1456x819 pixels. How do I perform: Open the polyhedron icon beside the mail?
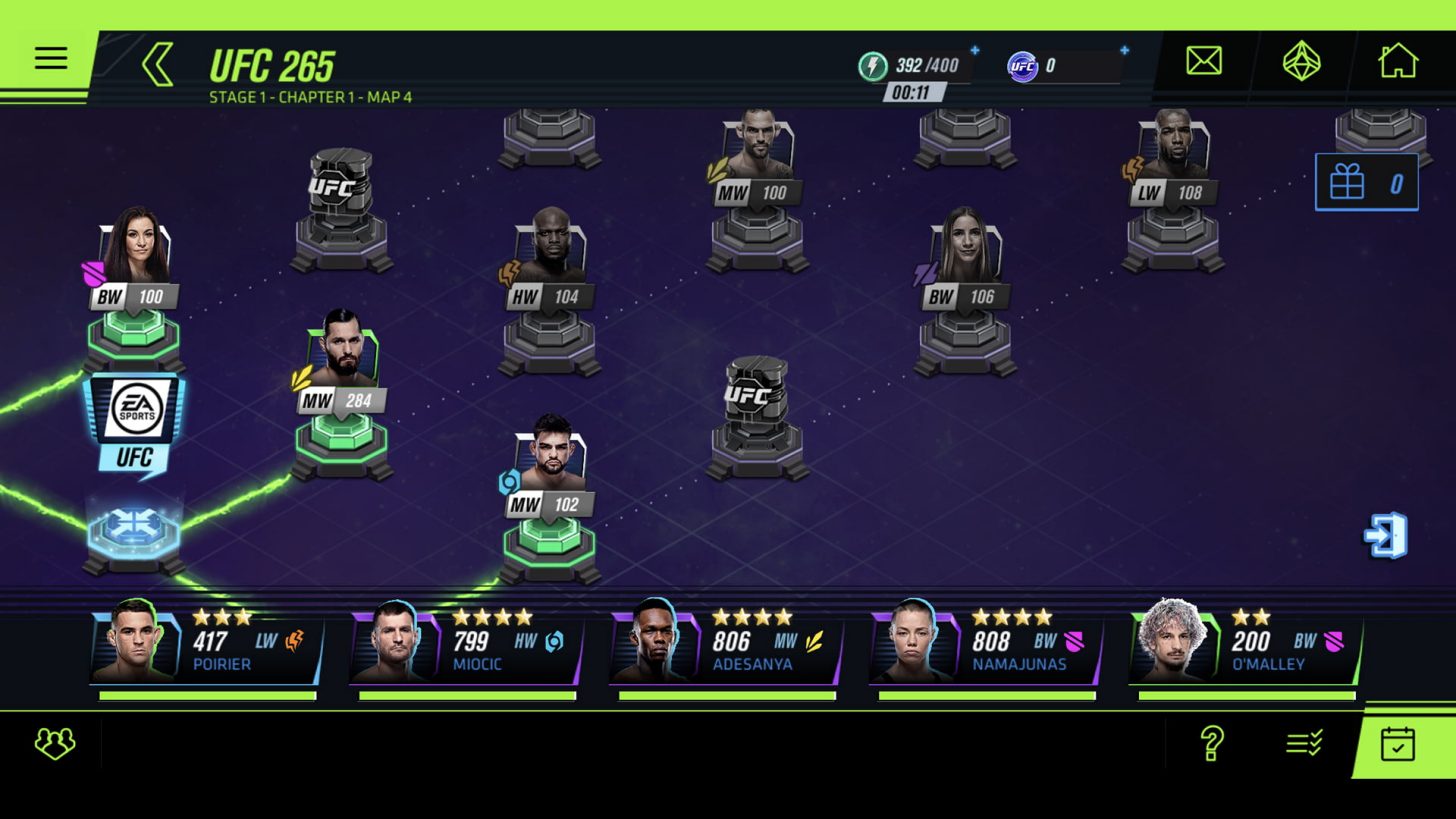click(x=1301, y=62)
